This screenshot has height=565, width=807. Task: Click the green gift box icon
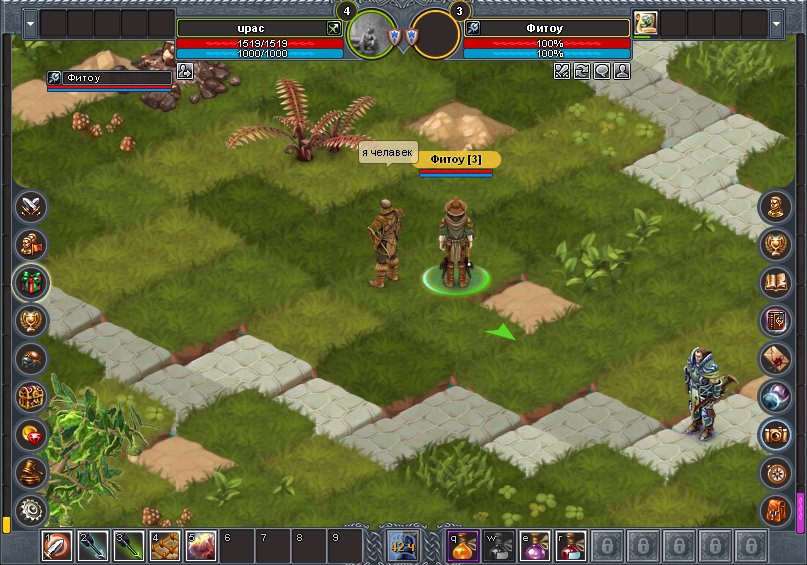pyautogui.click(x=32, y=282)
